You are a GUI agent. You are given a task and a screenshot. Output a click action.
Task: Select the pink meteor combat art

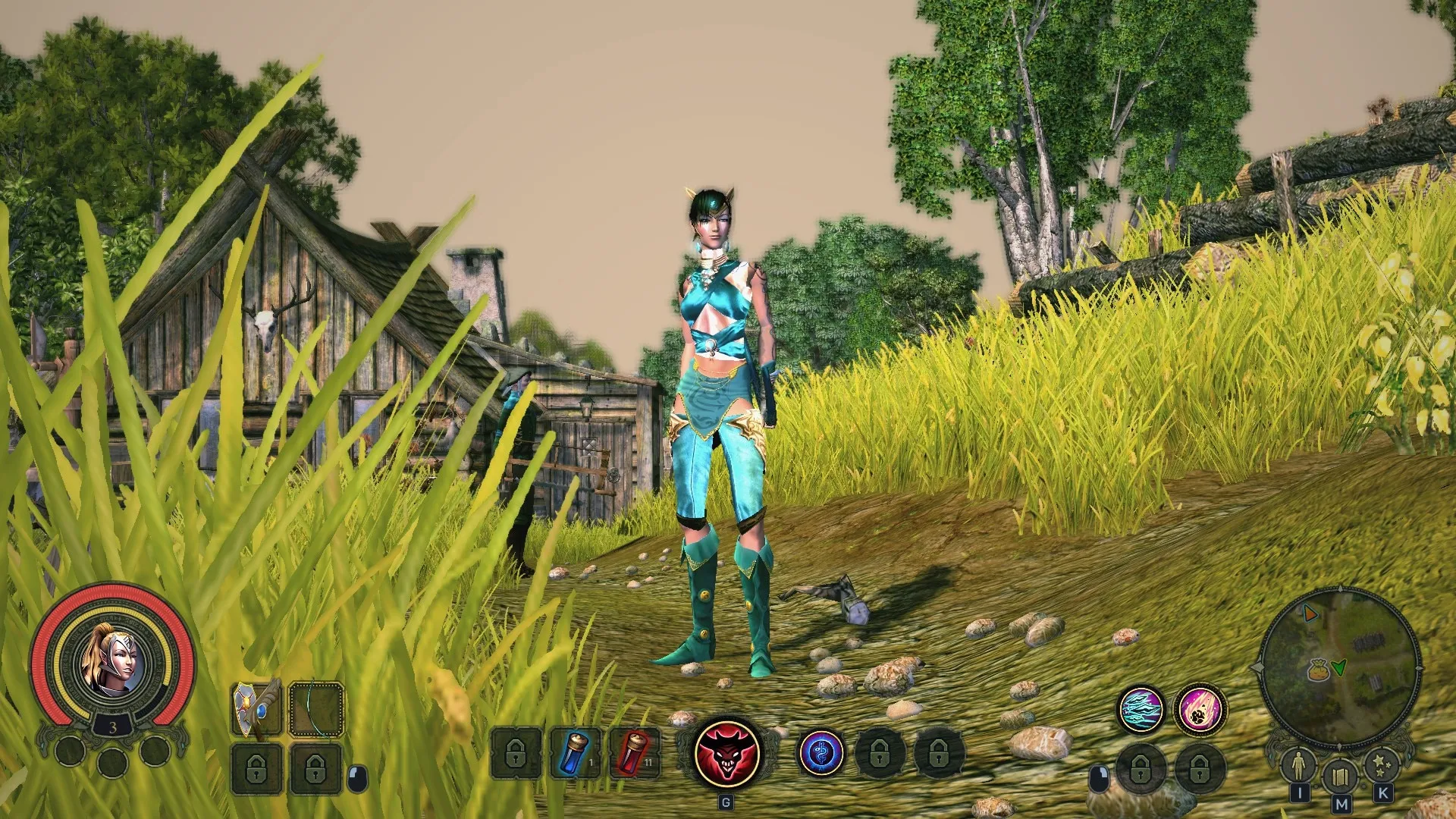coord(1200,709)
